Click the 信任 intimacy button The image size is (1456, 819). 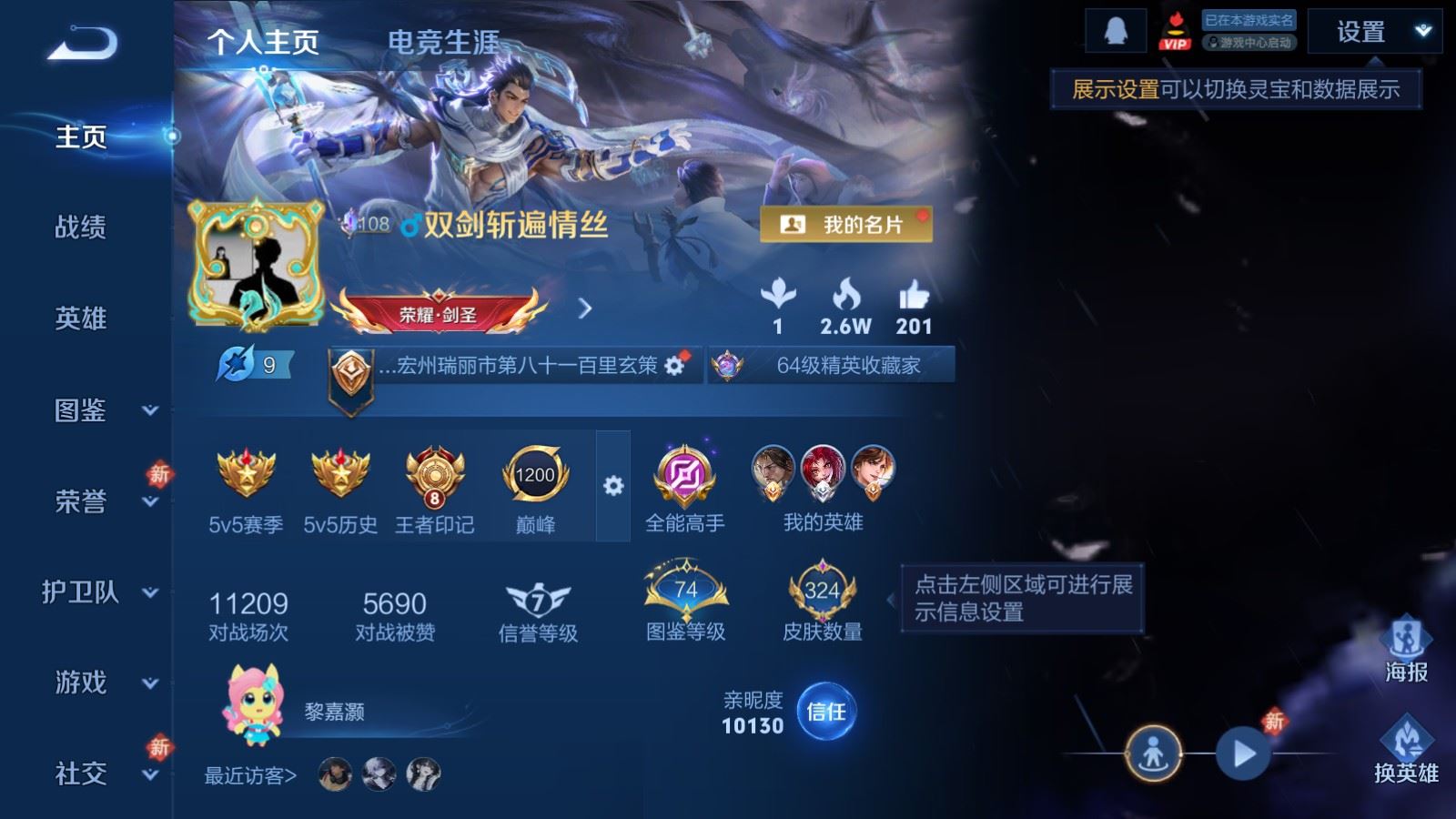pos(824,713)
